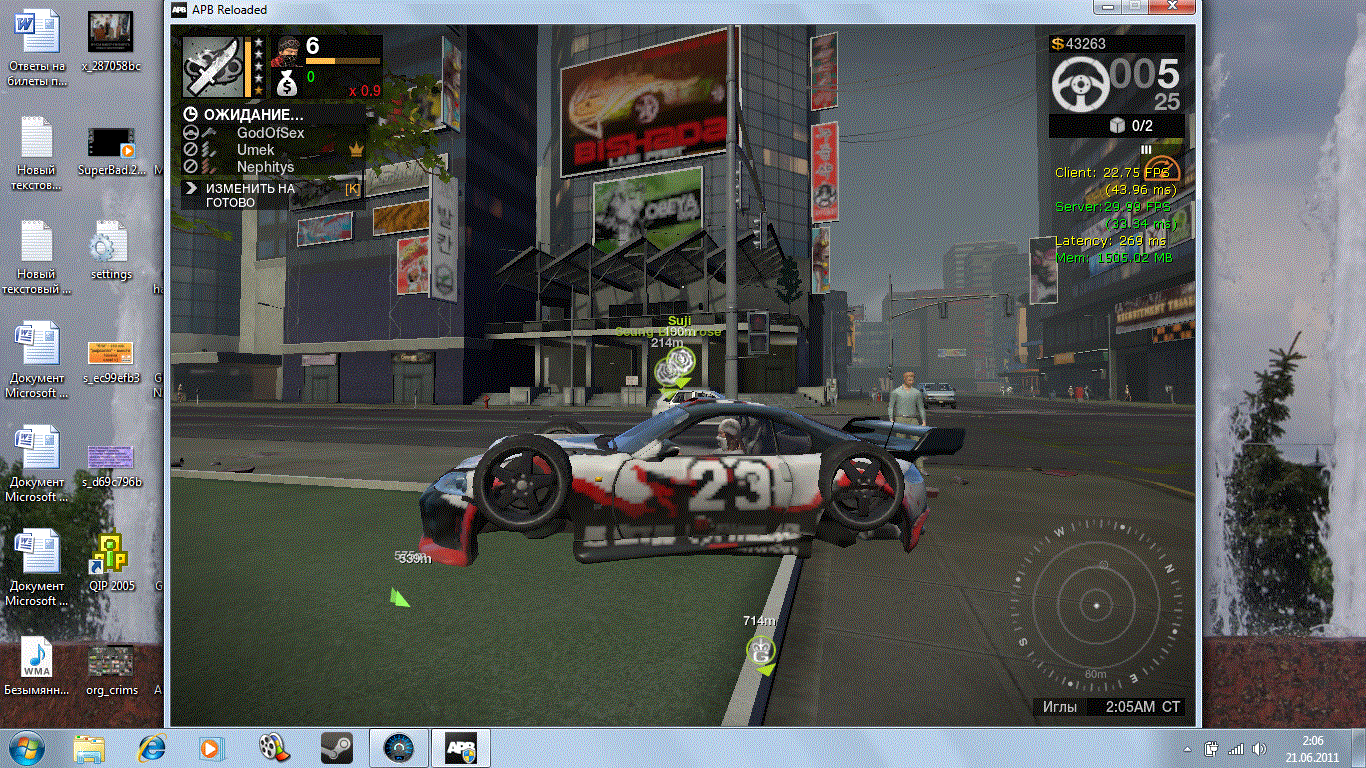Select the masked character portrait
The height and width of the screenshot is (768, 1366).
(286, 48)
